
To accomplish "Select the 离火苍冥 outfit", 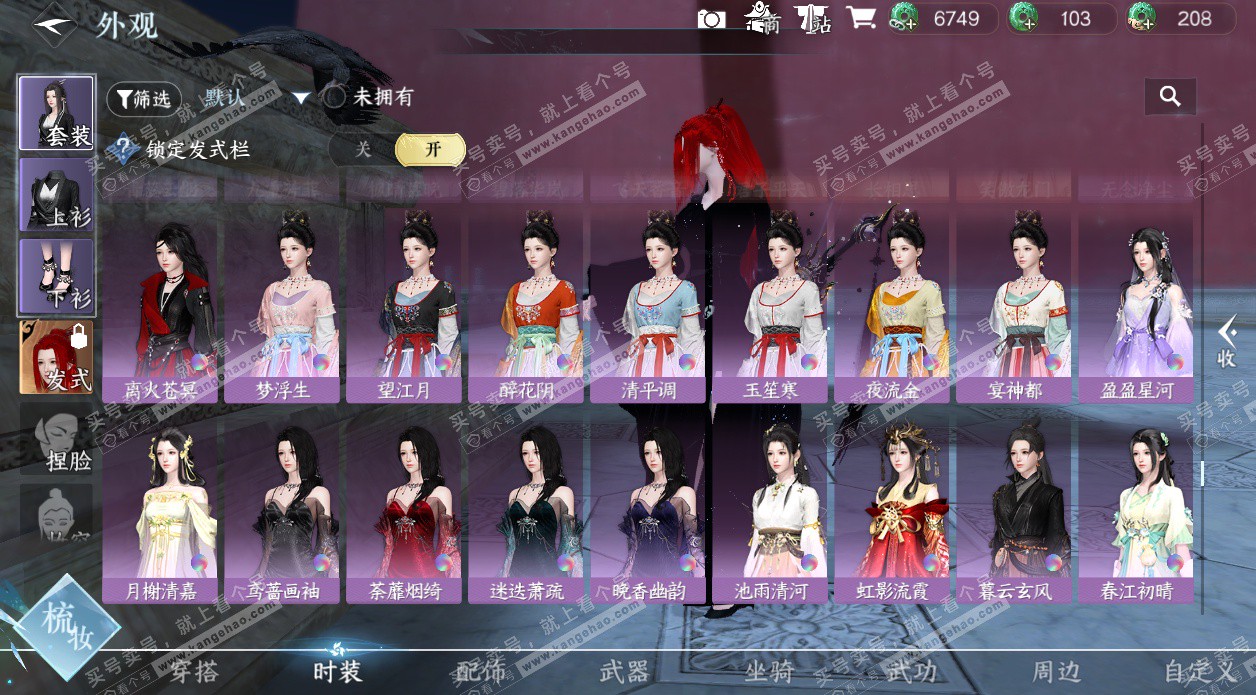I will 161,310.
